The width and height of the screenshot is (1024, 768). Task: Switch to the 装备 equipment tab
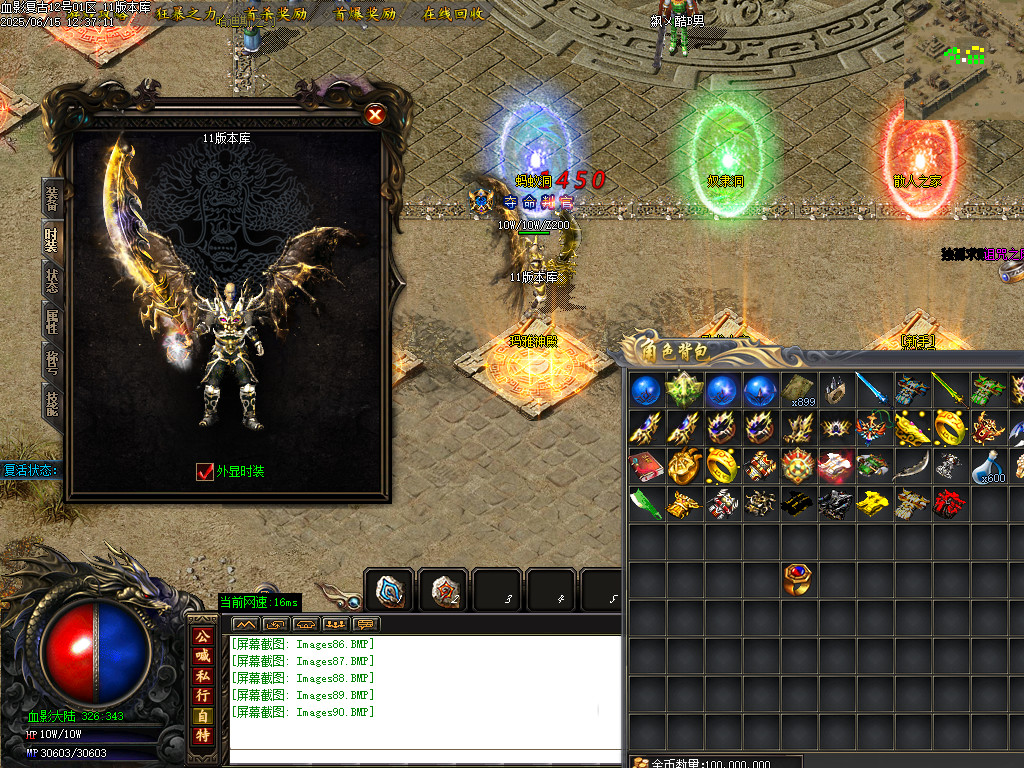click(x=51, y=197)
